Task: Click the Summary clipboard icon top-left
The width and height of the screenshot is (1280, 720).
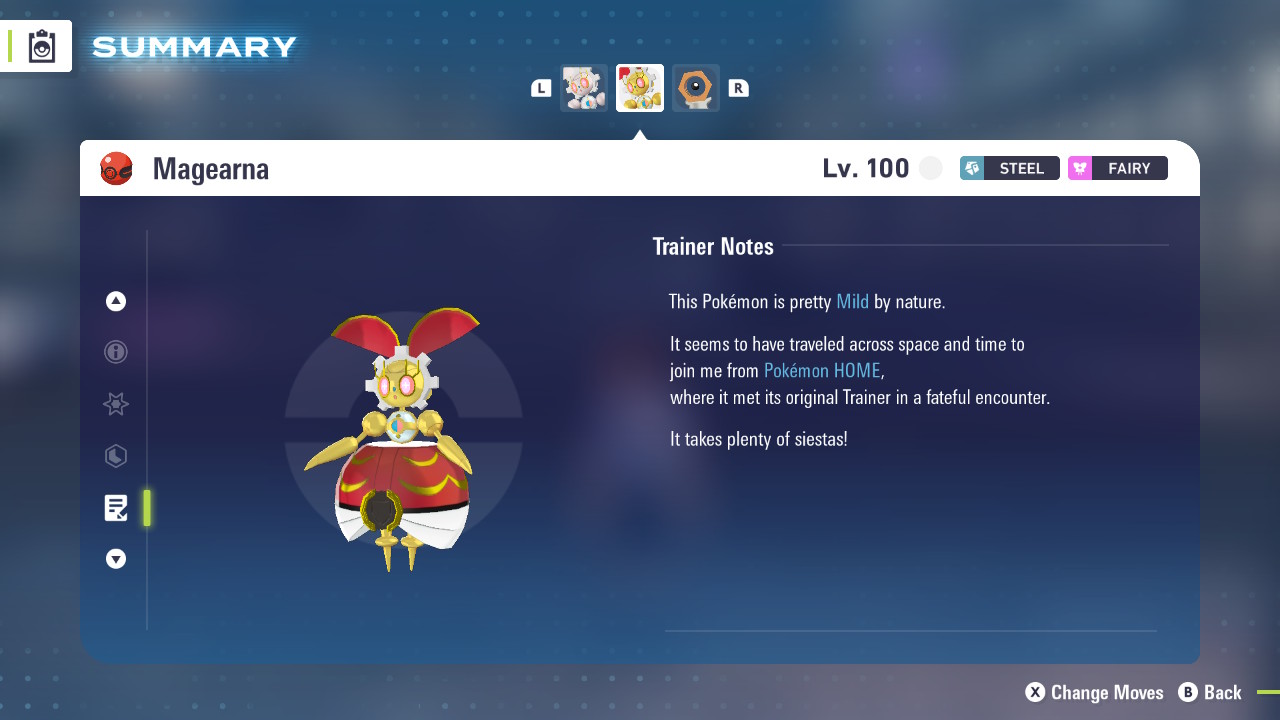Action: [40, 45]
